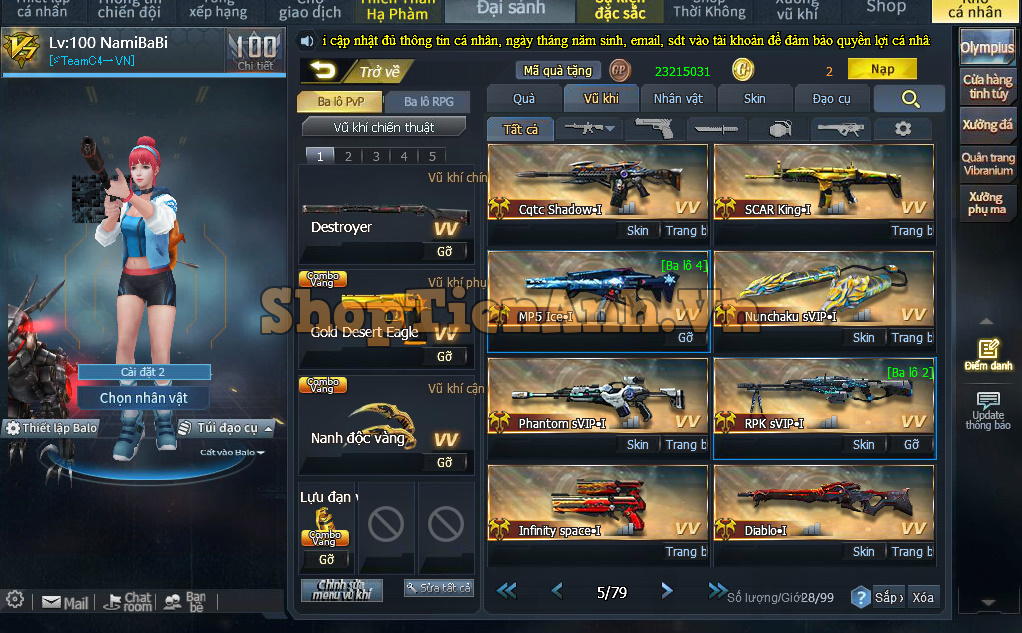Open the Đạo cụ category tab
1022x633 pixels.
[831, 98]
